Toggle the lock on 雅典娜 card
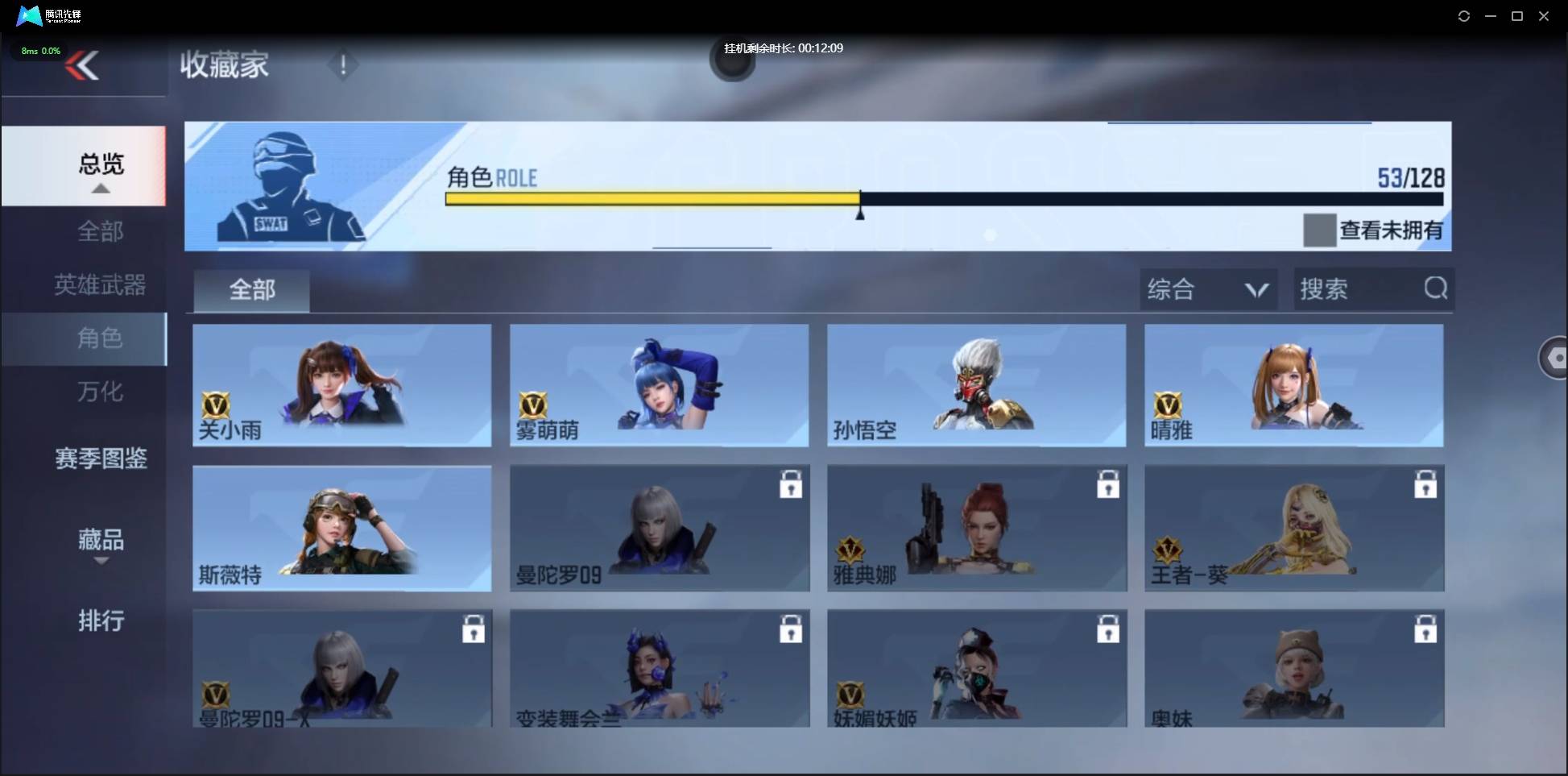 pyautogui.click(x=1110, y=483)
